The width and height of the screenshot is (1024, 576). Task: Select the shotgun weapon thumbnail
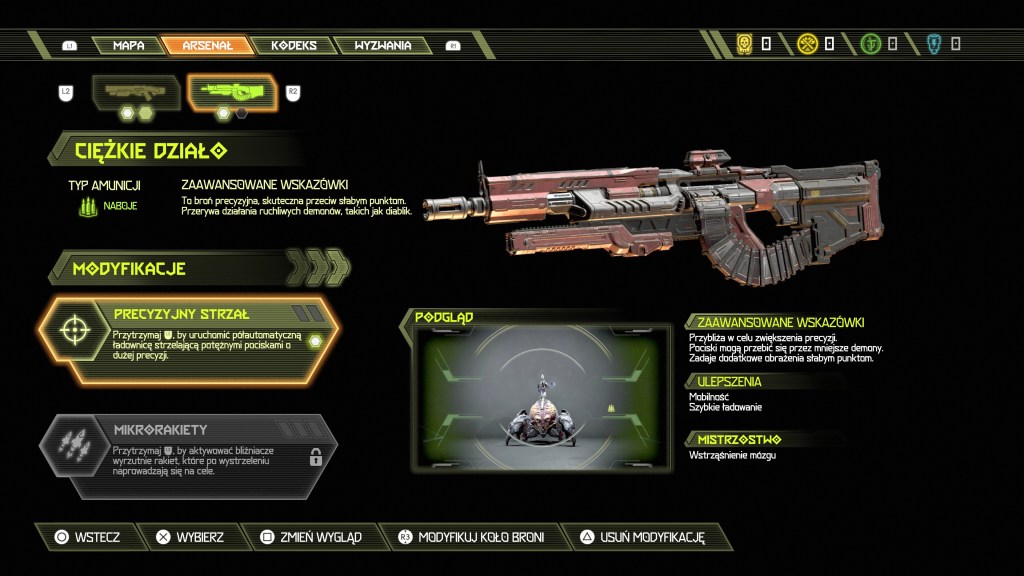tap(136, 92)
